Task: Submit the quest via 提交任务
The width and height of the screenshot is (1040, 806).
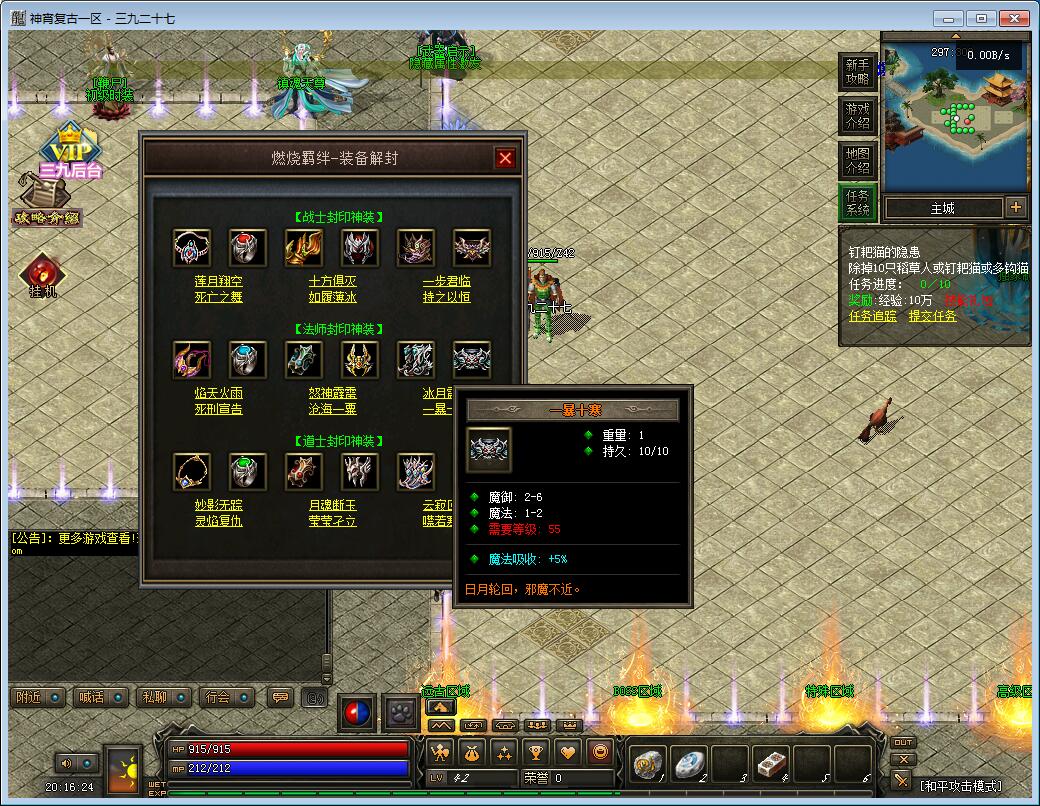Action: 932,316
